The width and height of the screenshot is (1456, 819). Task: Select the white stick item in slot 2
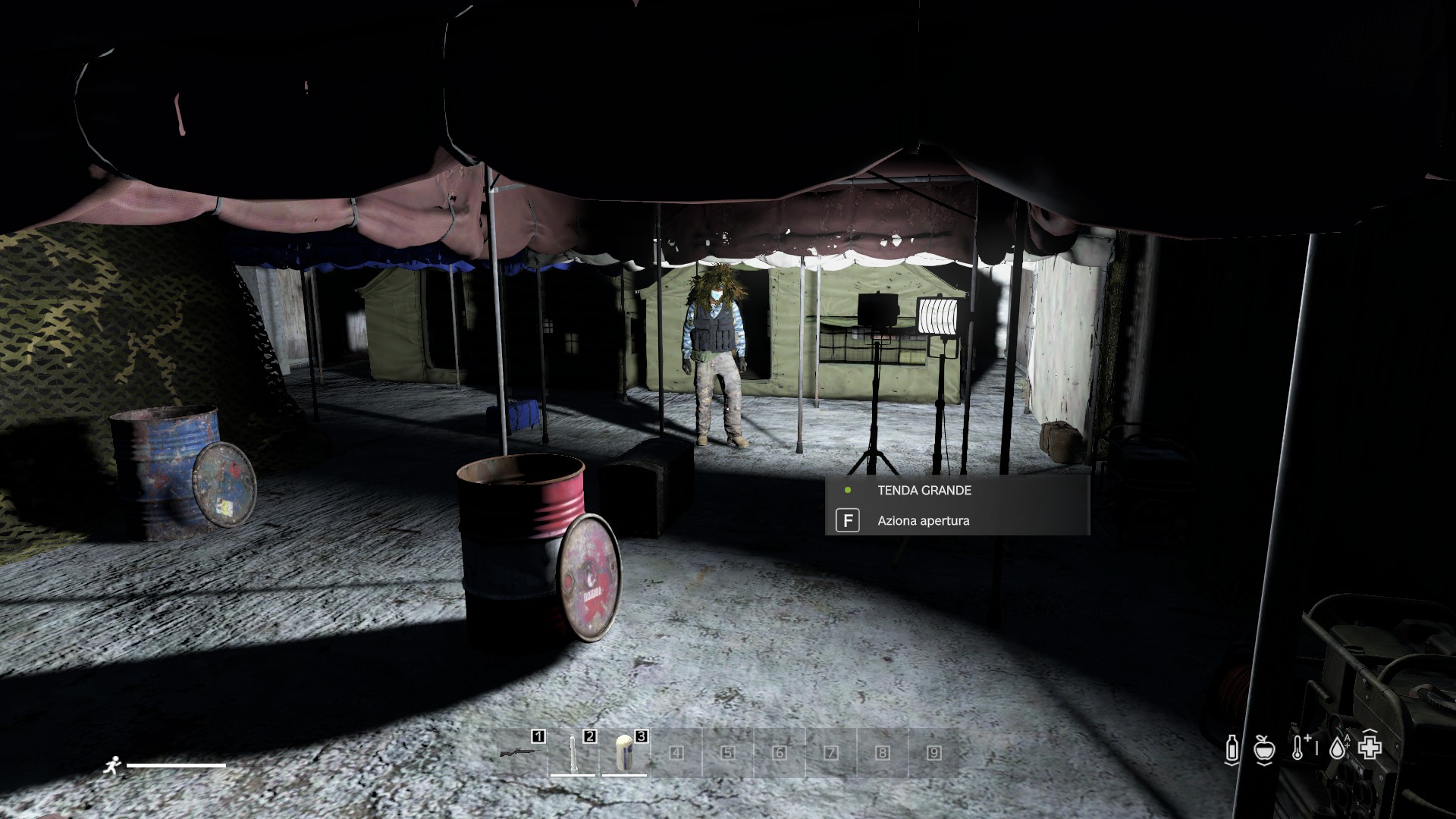[x=573, y=753]
